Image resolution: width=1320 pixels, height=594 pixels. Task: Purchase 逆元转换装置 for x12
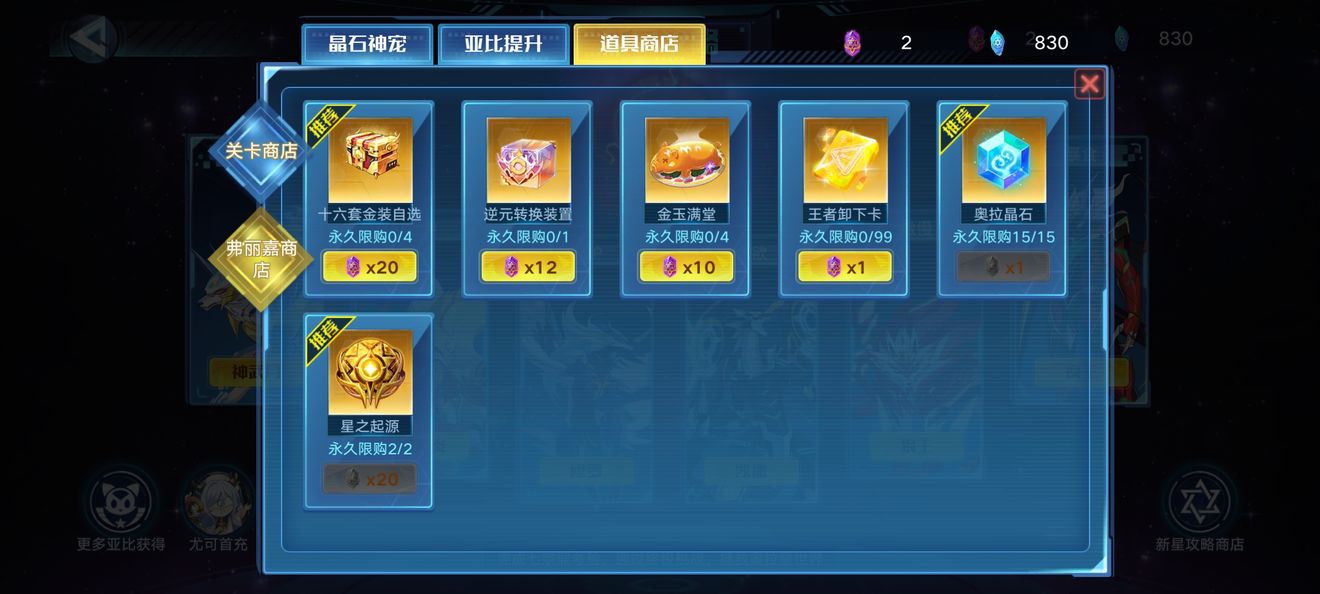coord(528,267)
